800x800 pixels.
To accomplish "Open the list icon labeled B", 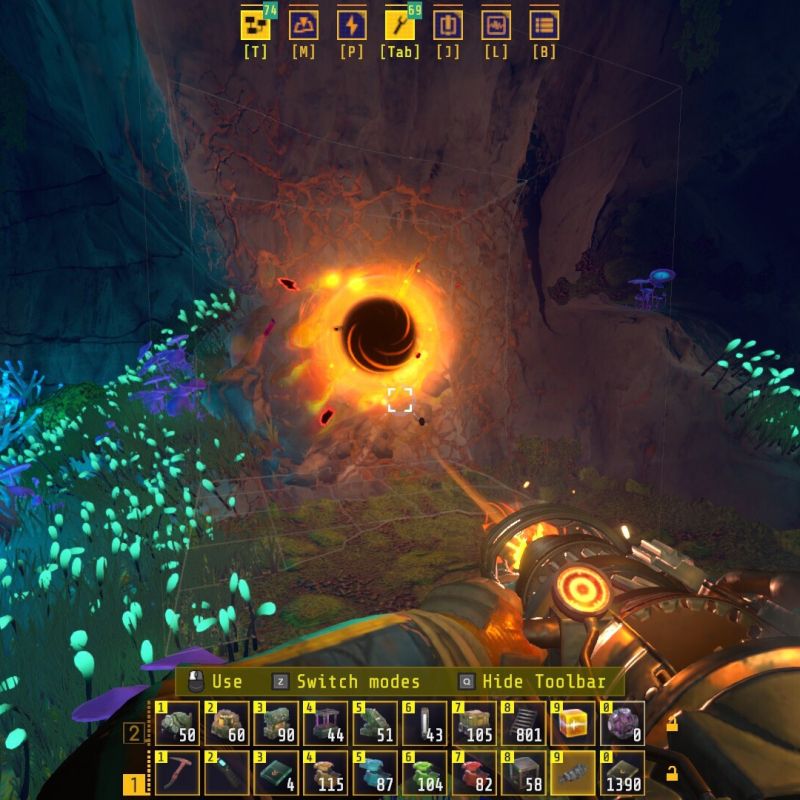I will (544, 25).
